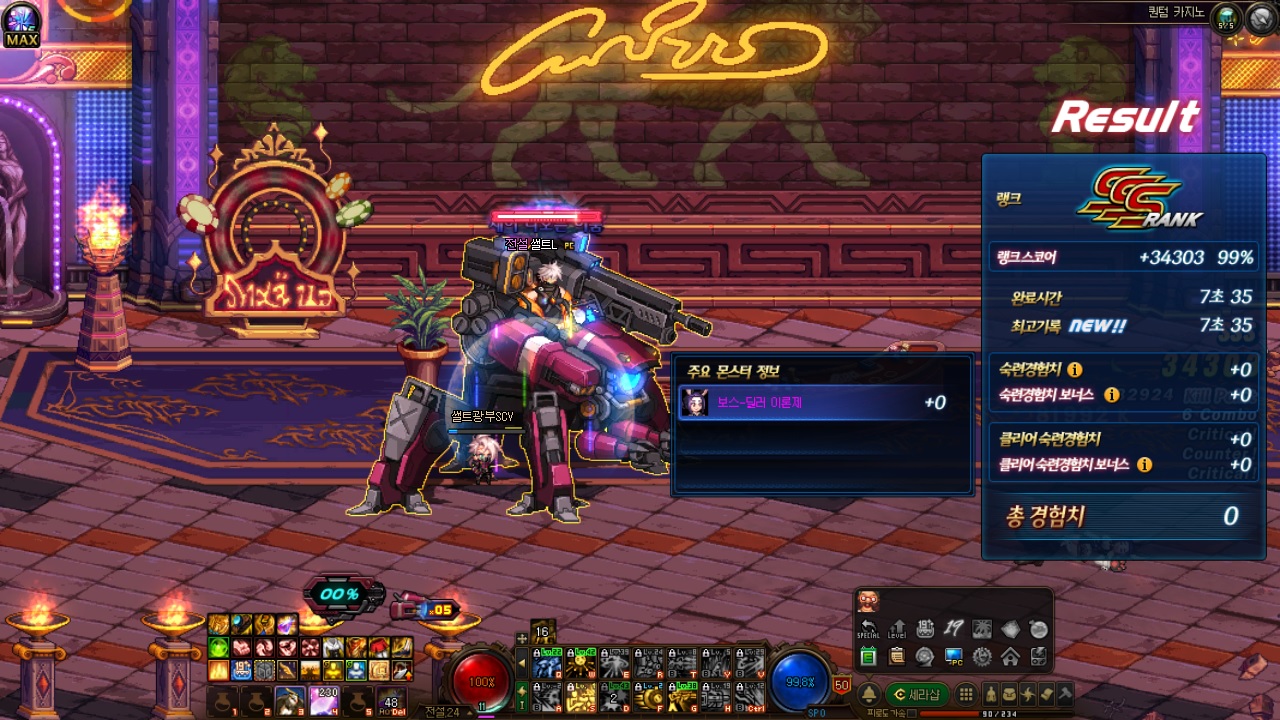Screen dimensions: 1280x720
Task: Activate the skill bound to W
Action: click(x=580, y=661)
